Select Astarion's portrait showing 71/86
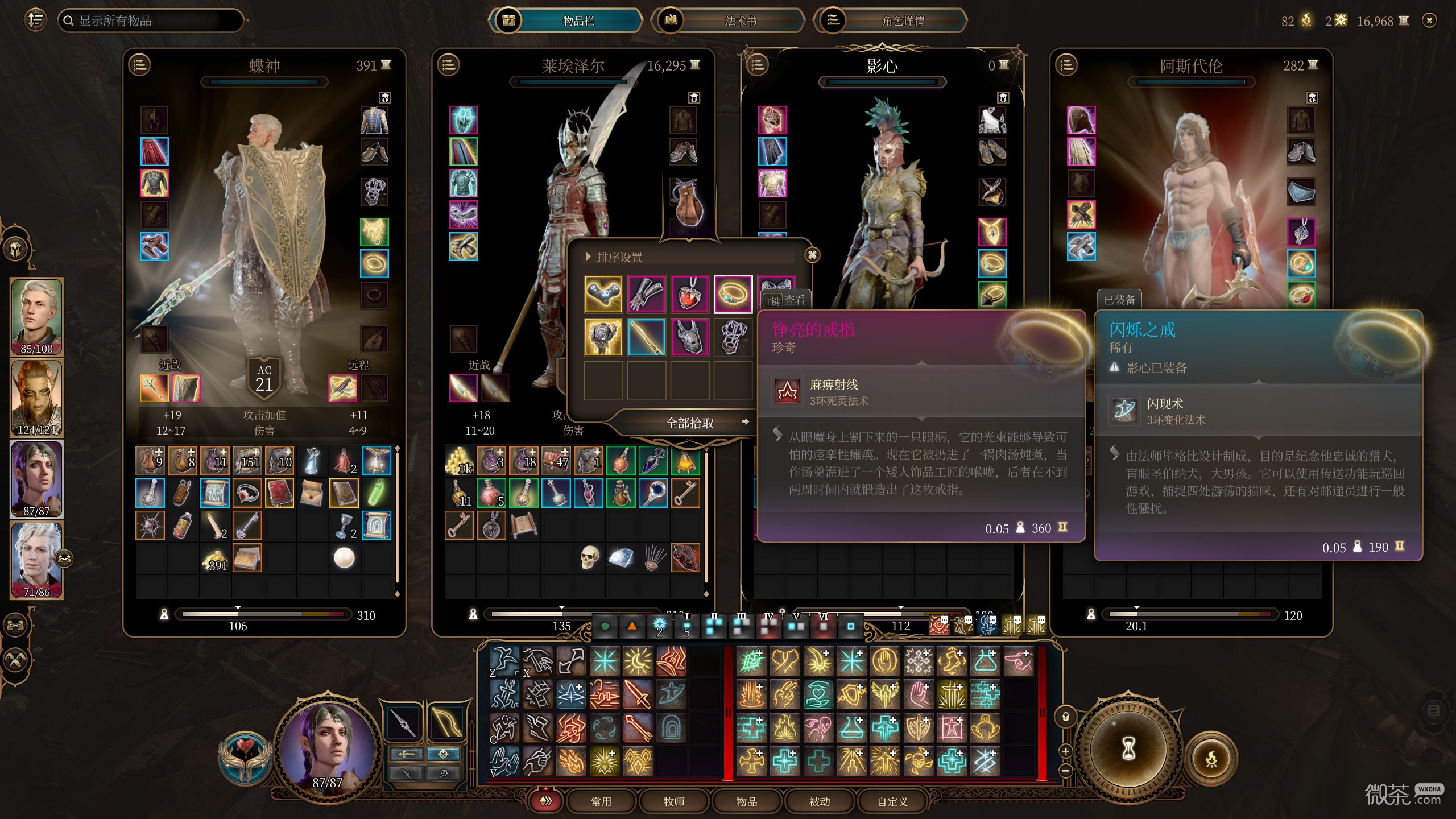1456x819 pixels. (36, 560)
